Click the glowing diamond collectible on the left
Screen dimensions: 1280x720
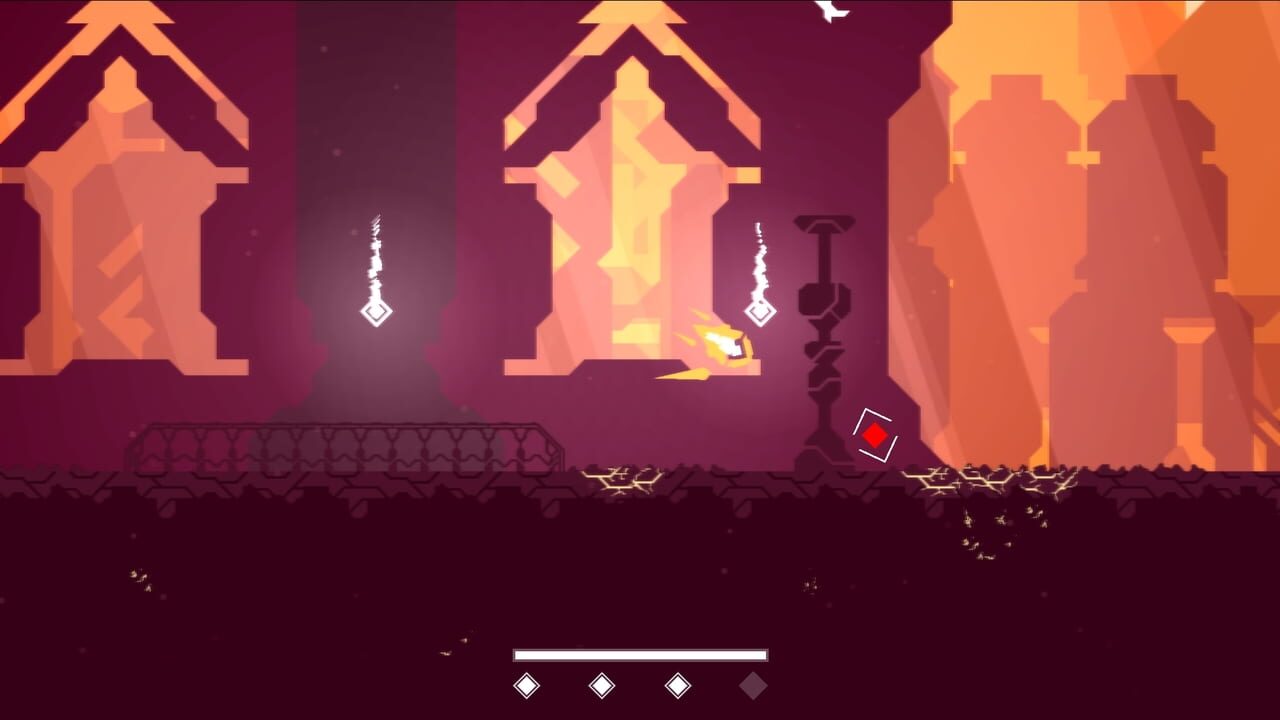tap(375, 315)
